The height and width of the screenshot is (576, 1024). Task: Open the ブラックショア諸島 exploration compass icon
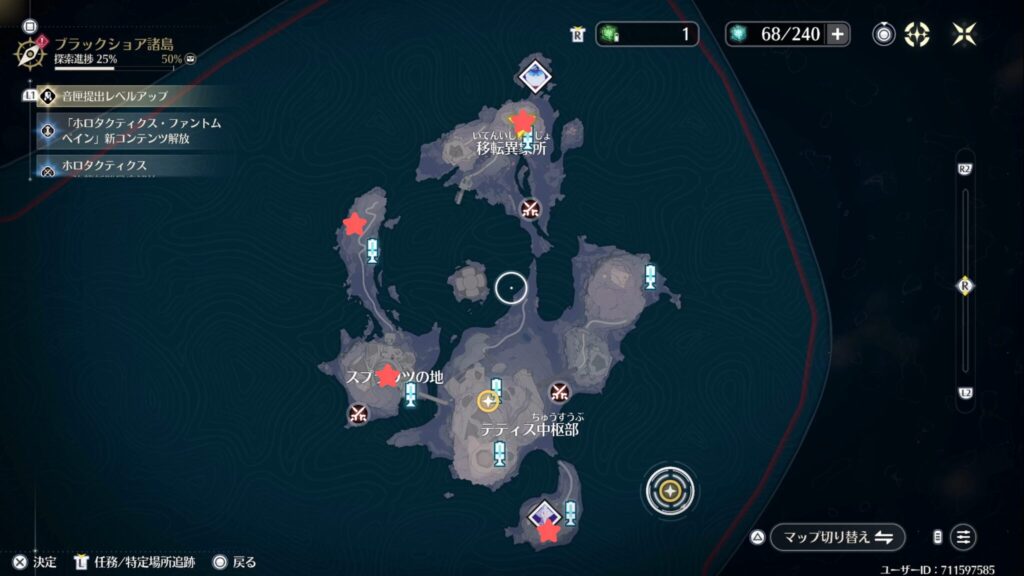click(31, 50)
